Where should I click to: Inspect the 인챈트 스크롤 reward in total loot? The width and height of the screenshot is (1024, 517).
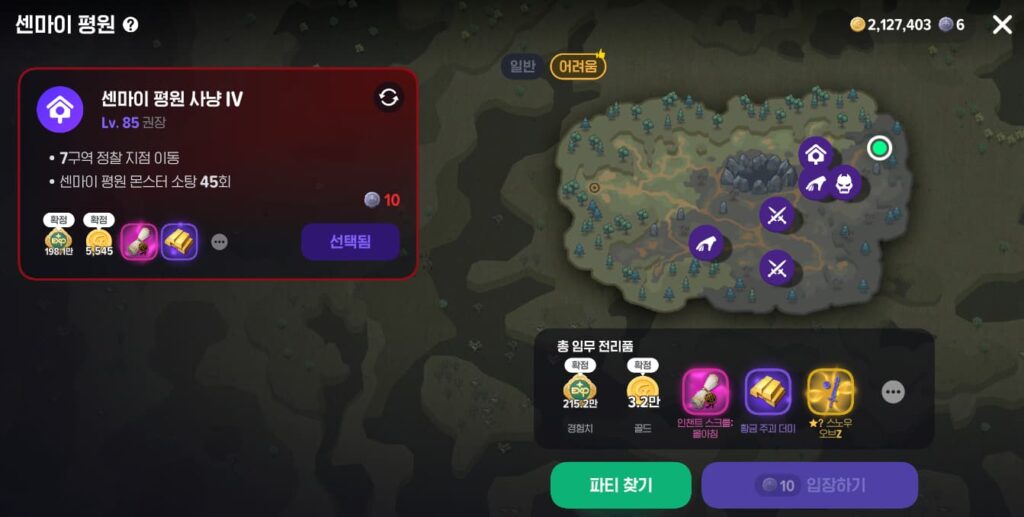click(706, 392)
